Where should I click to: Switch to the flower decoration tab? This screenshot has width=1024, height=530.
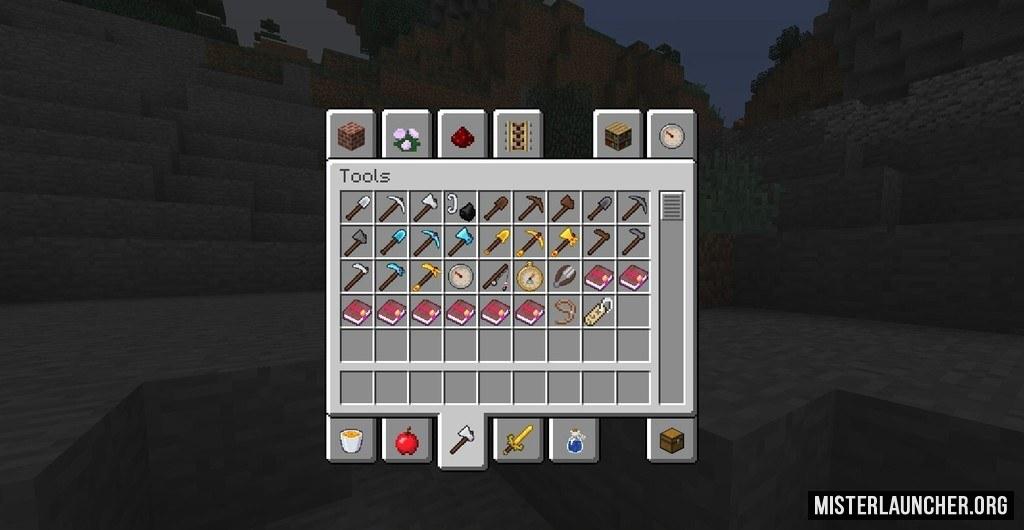point(406,136)
